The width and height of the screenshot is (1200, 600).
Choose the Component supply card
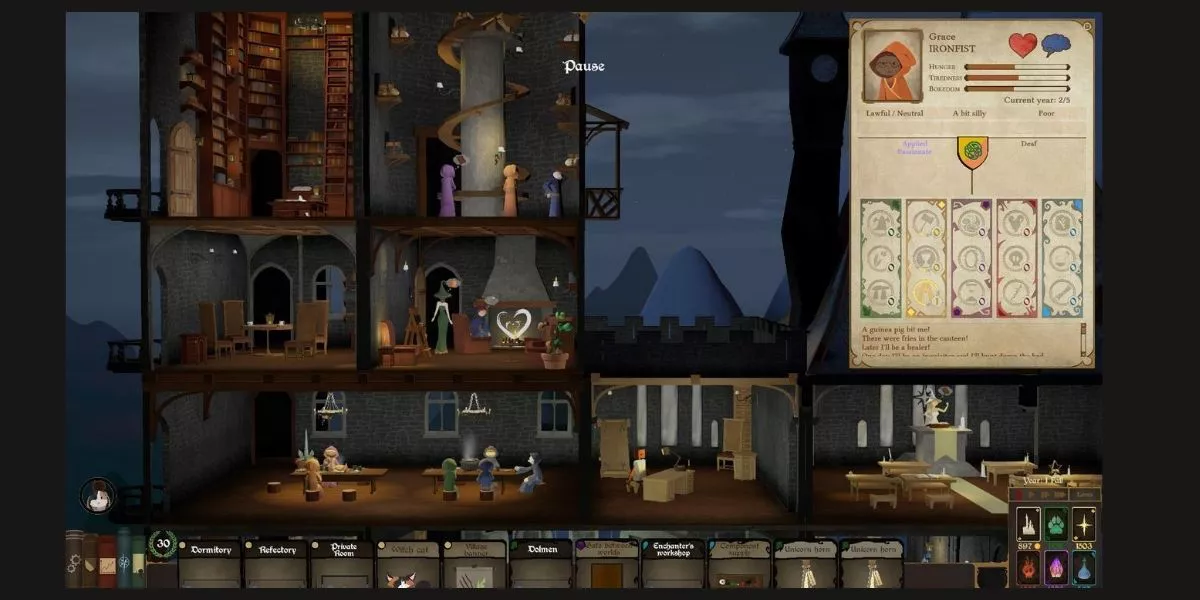click(739, 564)
